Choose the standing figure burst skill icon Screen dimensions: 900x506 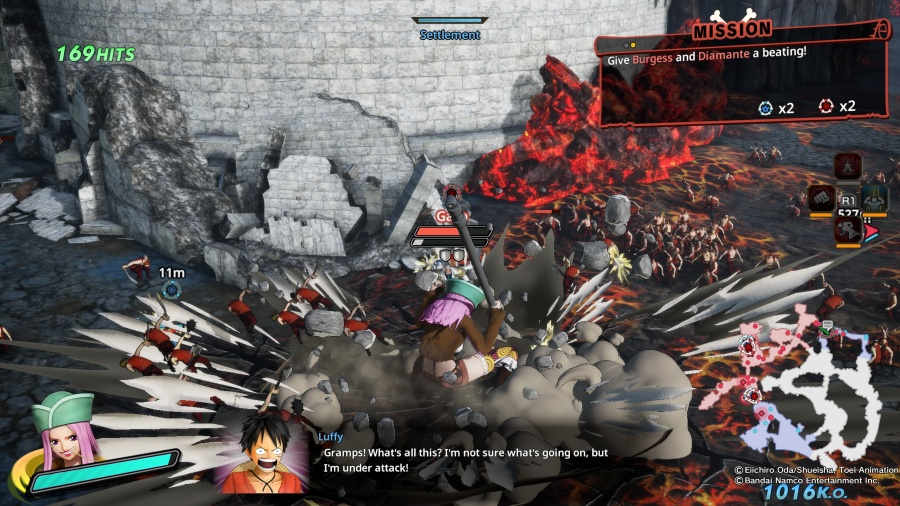(848, 165)
